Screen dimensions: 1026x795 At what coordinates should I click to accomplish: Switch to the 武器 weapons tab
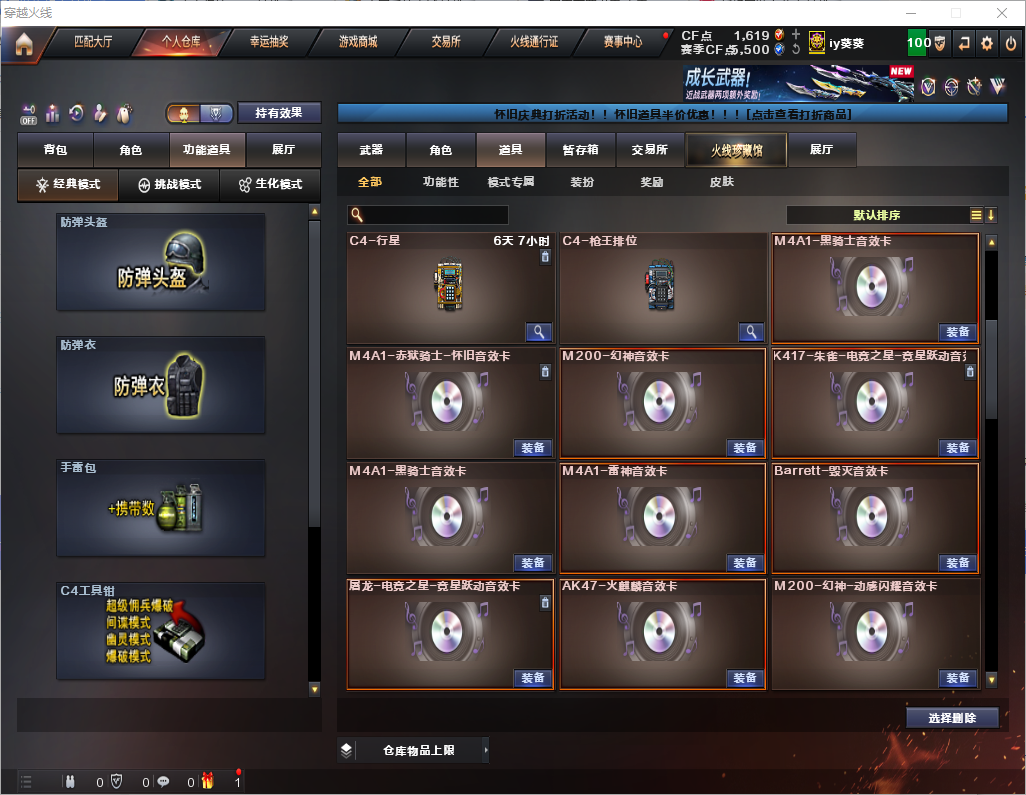point(371,150)
